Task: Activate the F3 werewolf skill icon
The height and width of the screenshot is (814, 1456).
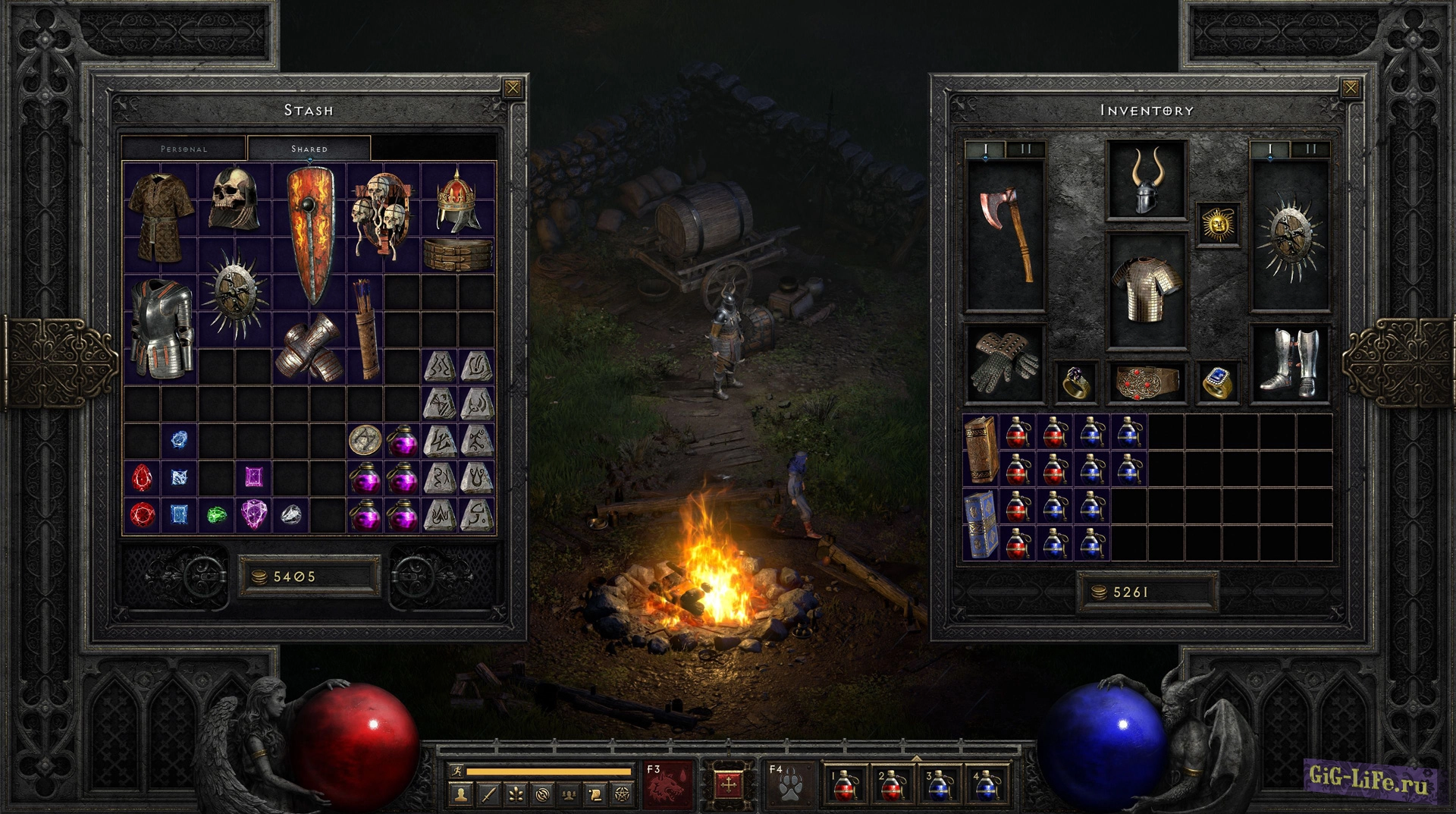Action: click(667, 785)
